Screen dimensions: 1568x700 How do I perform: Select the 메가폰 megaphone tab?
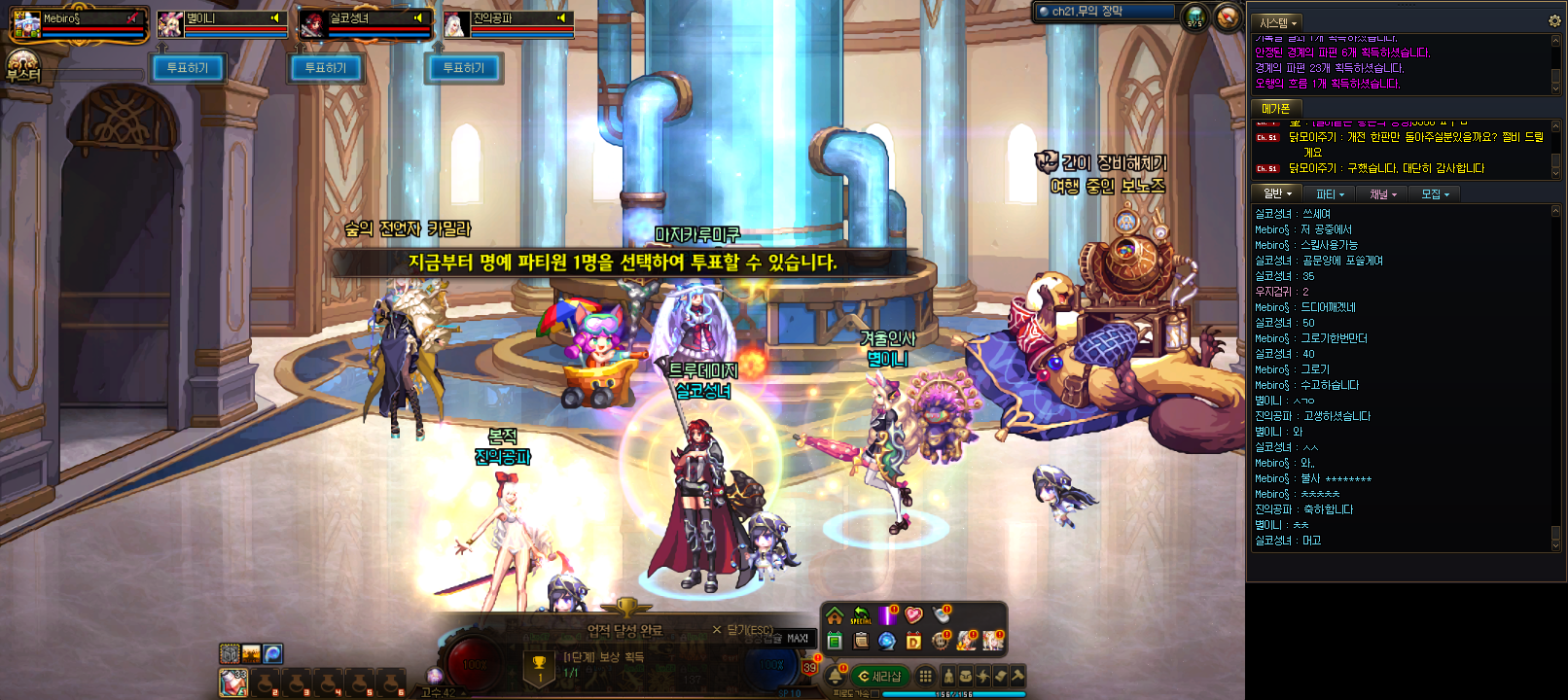(1275, 109)
